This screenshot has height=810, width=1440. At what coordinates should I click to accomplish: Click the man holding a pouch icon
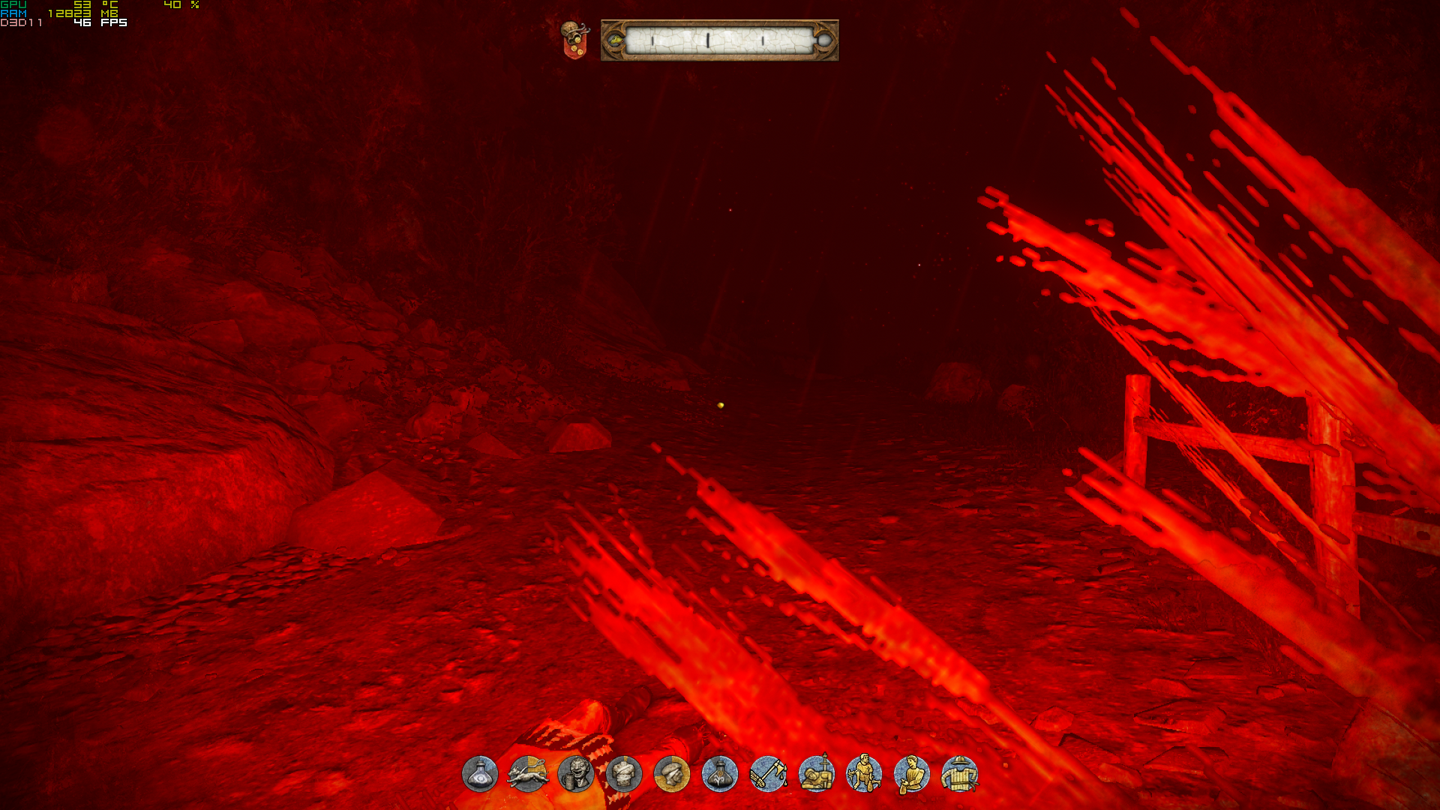(x=912, y=773)
